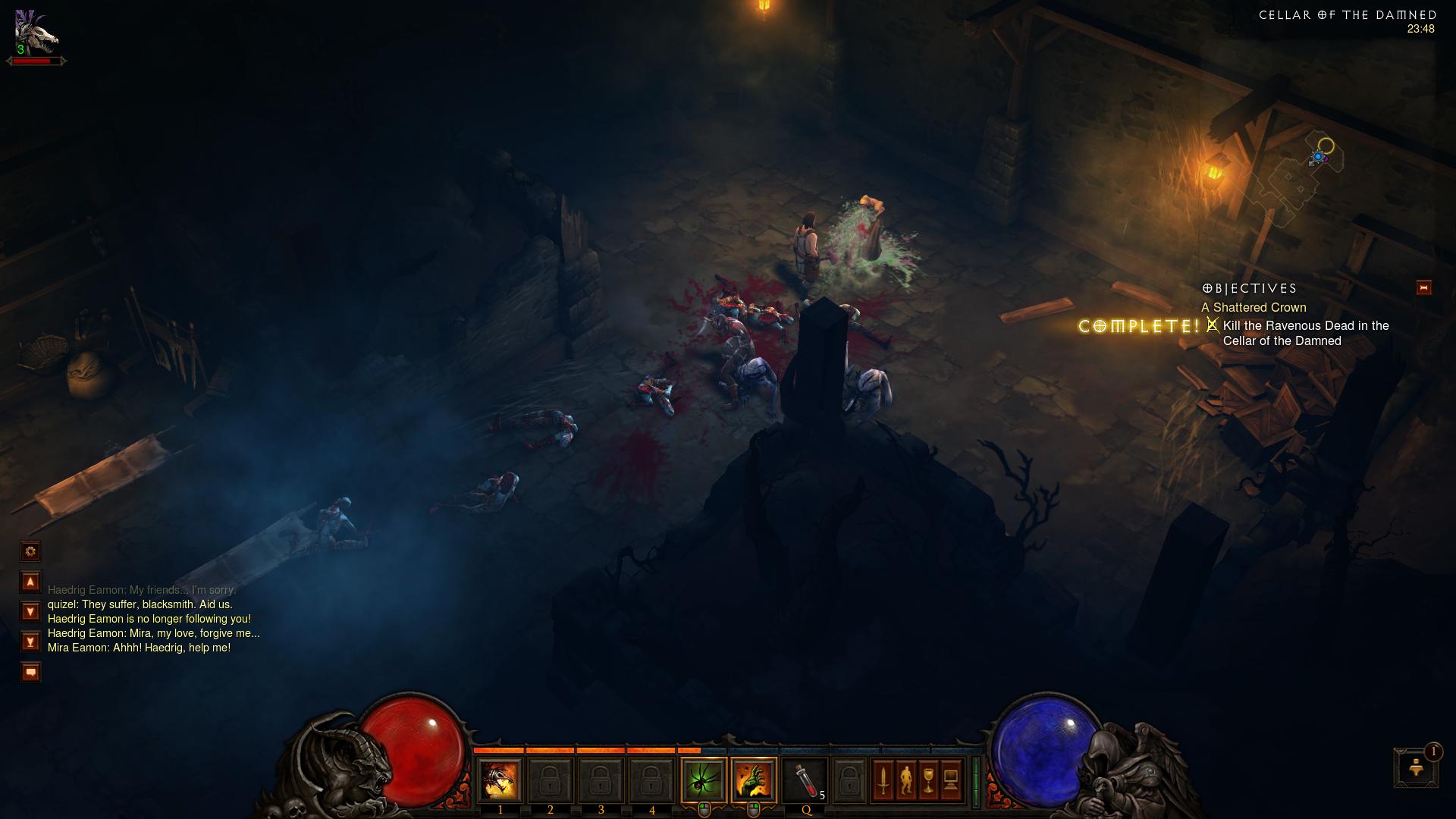Cast the grasping zombie hand skill

click(754, 780)
